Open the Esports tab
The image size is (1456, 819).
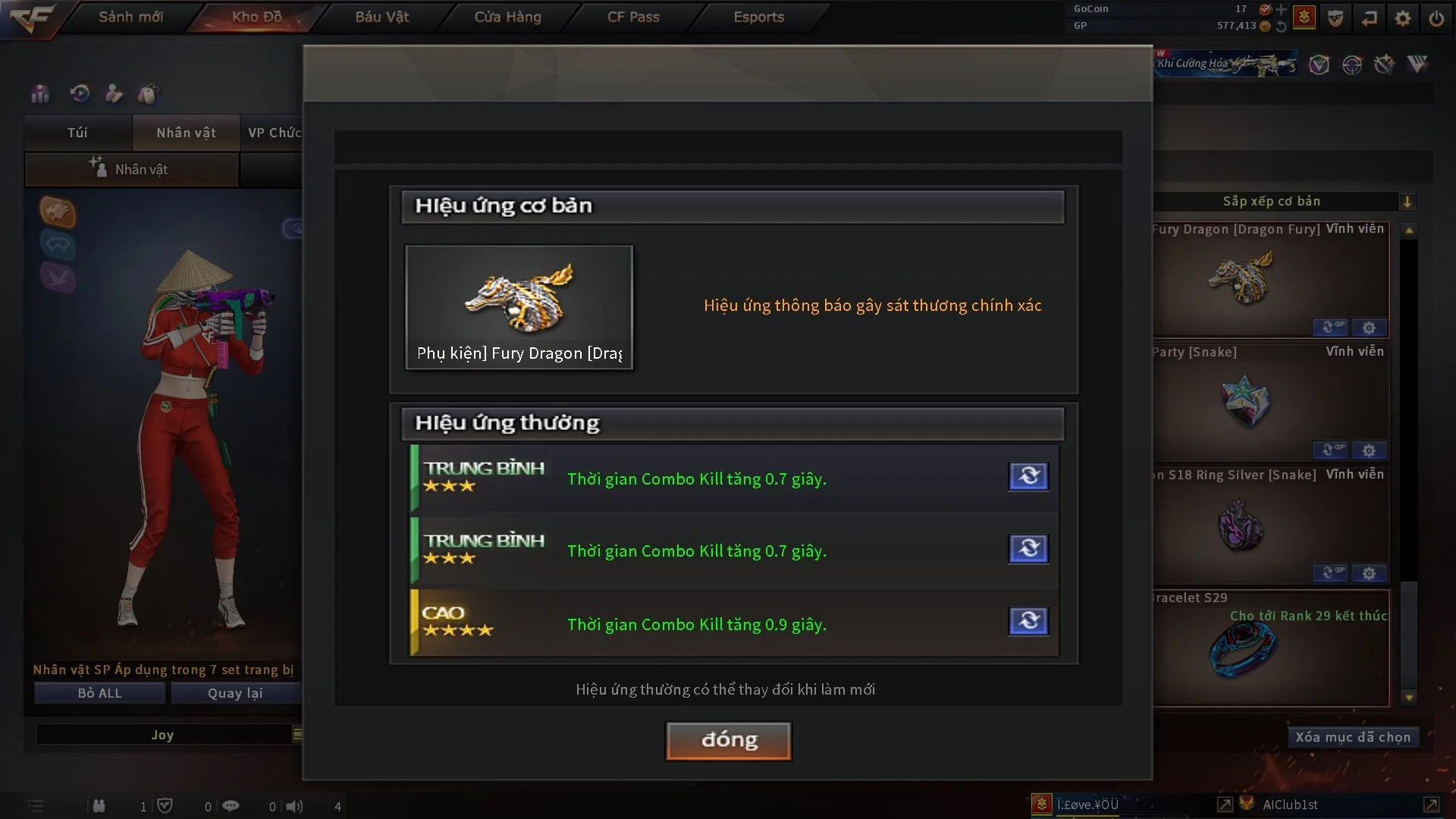tap(758, 17)
